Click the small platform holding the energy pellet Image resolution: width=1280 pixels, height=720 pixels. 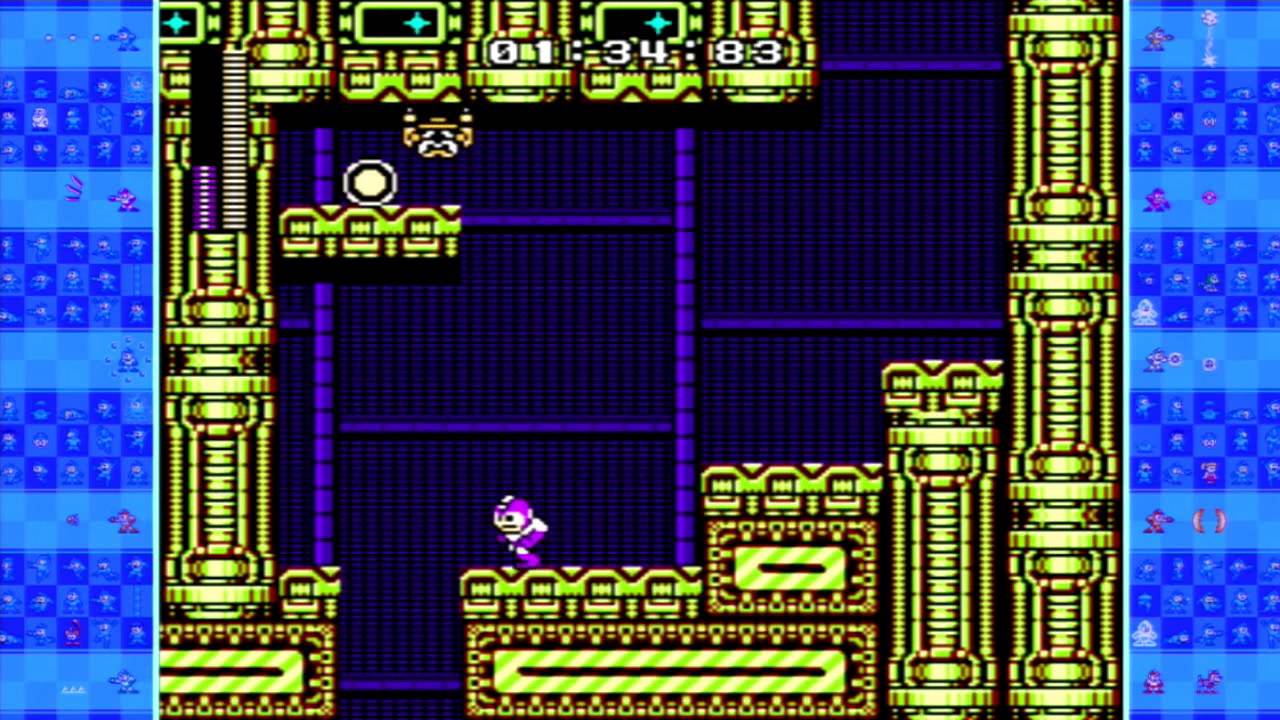point(370,230)
